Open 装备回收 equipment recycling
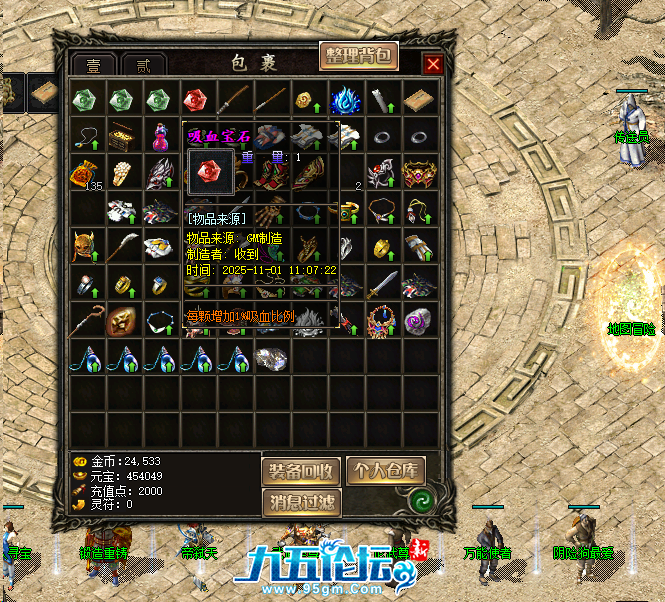665x602 pixels. [x=301, y=471]
